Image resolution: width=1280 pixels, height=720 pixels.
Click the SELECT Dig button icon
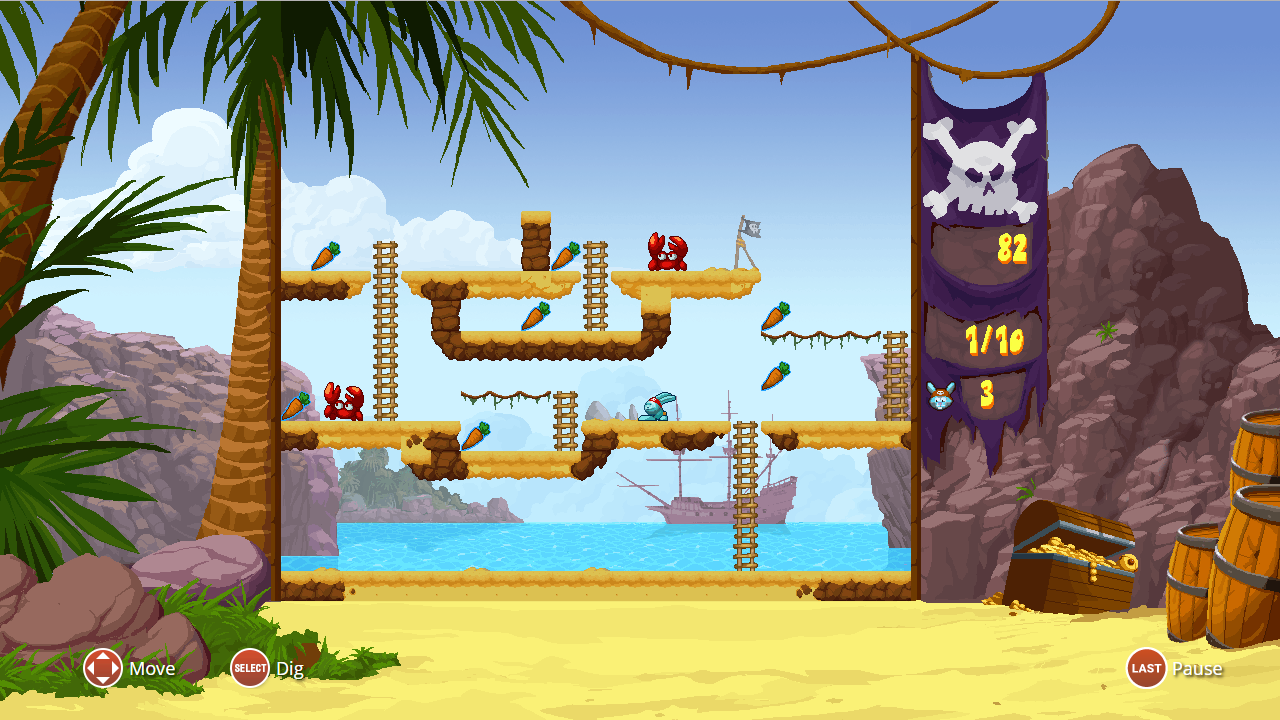248,668
